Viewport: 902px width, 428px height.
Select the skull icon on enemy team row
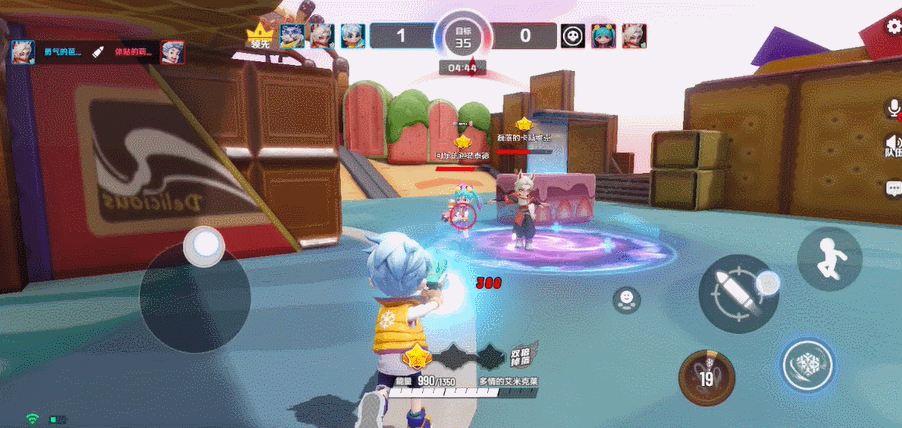pyautogui.click(x=572, y=36)
